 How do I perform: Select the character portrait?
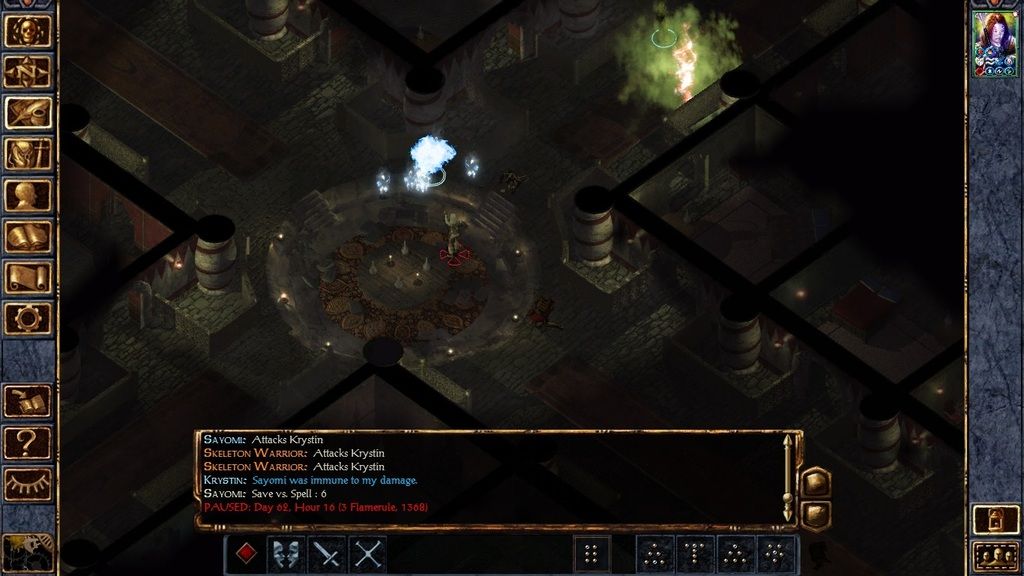tap(995, 44)
